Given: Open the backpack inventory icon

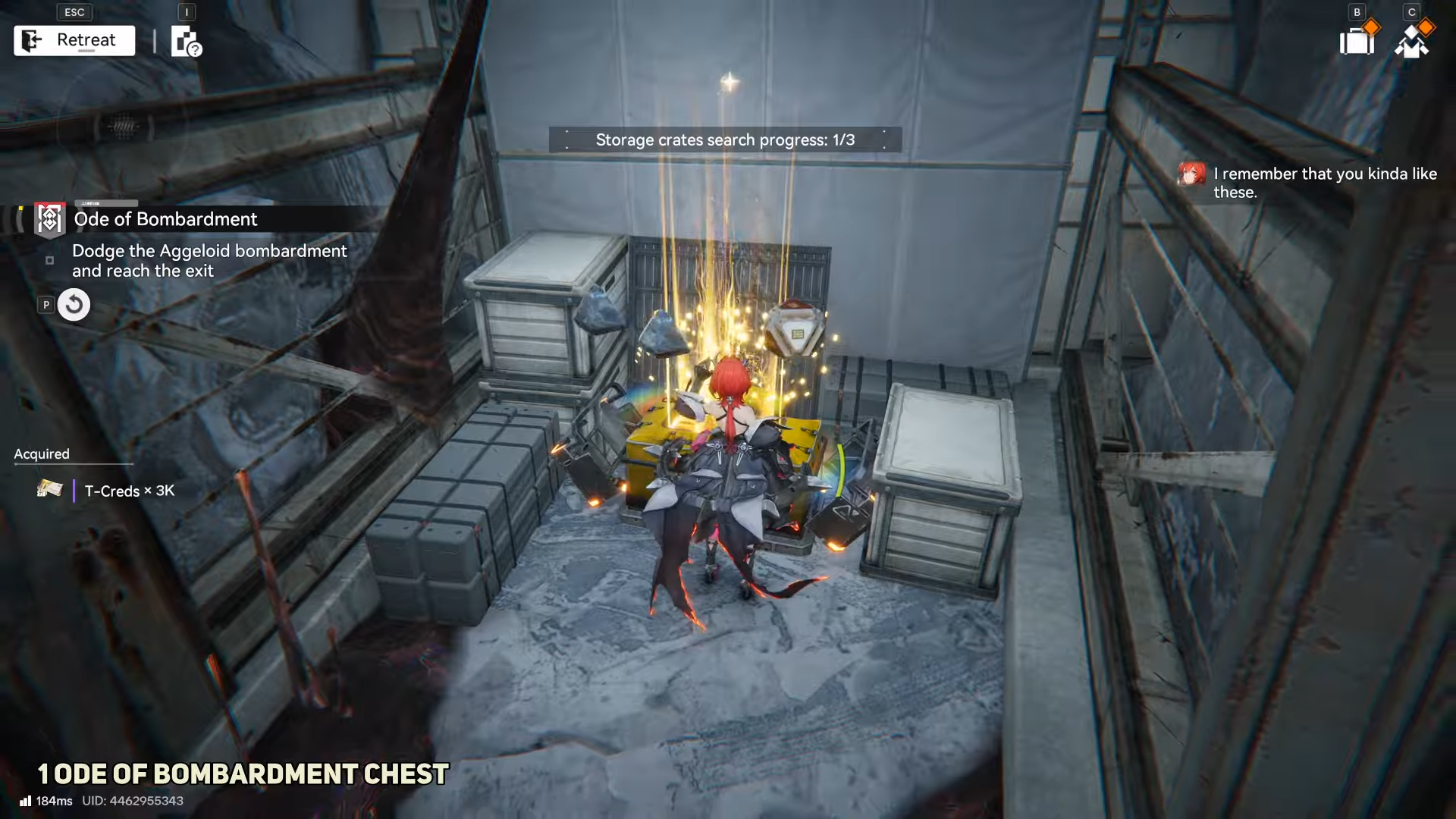Looking at the screenshot, I should pos(1357,41).
